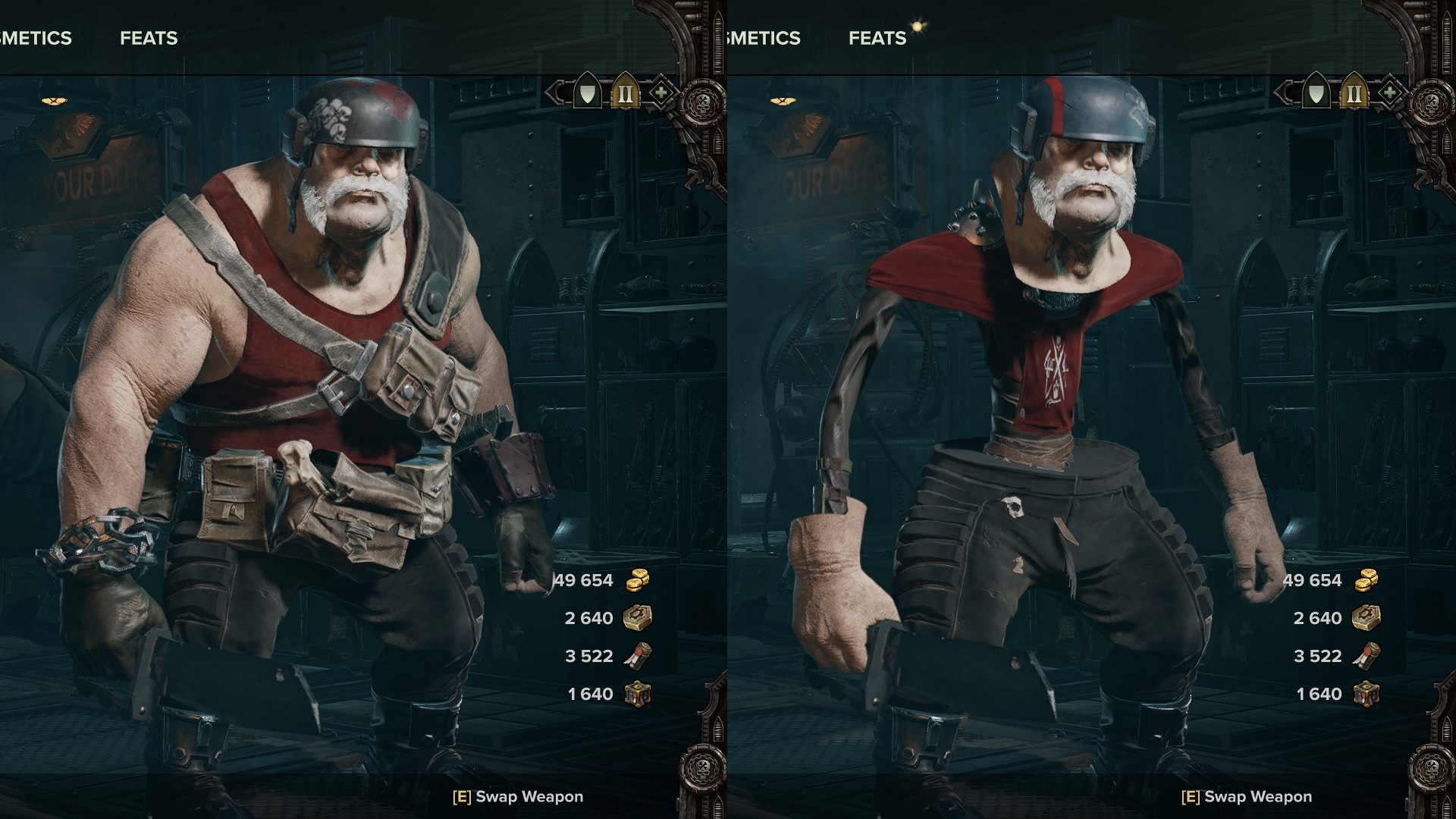Select the gold loadout II on the right panel
The width and height of the screenshot is (1456, 819).
(1354, 93)
